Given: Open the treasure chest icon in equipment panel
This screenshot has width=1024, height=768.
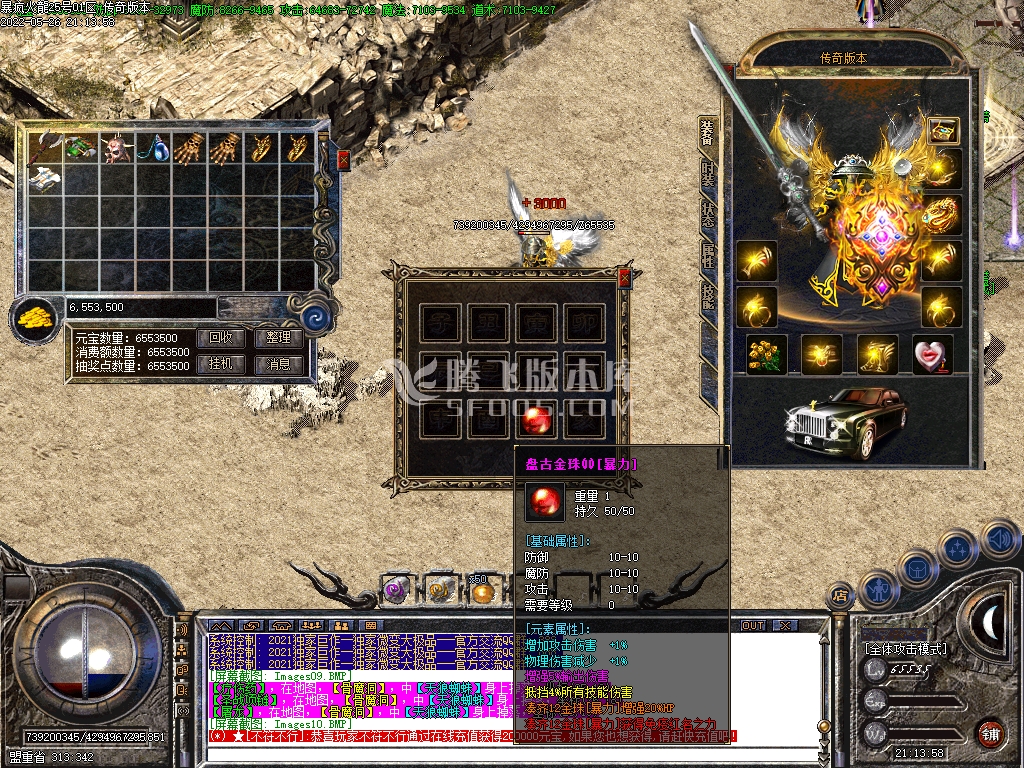Looking at the screenshot, I should [x=942, y=130].
